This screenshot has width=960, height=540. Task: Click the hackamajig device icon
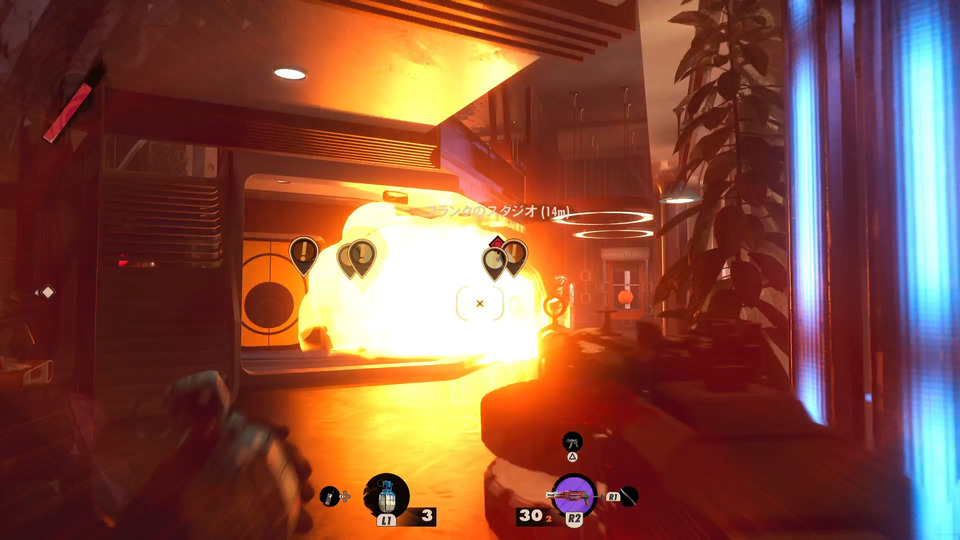coord(329,495)
